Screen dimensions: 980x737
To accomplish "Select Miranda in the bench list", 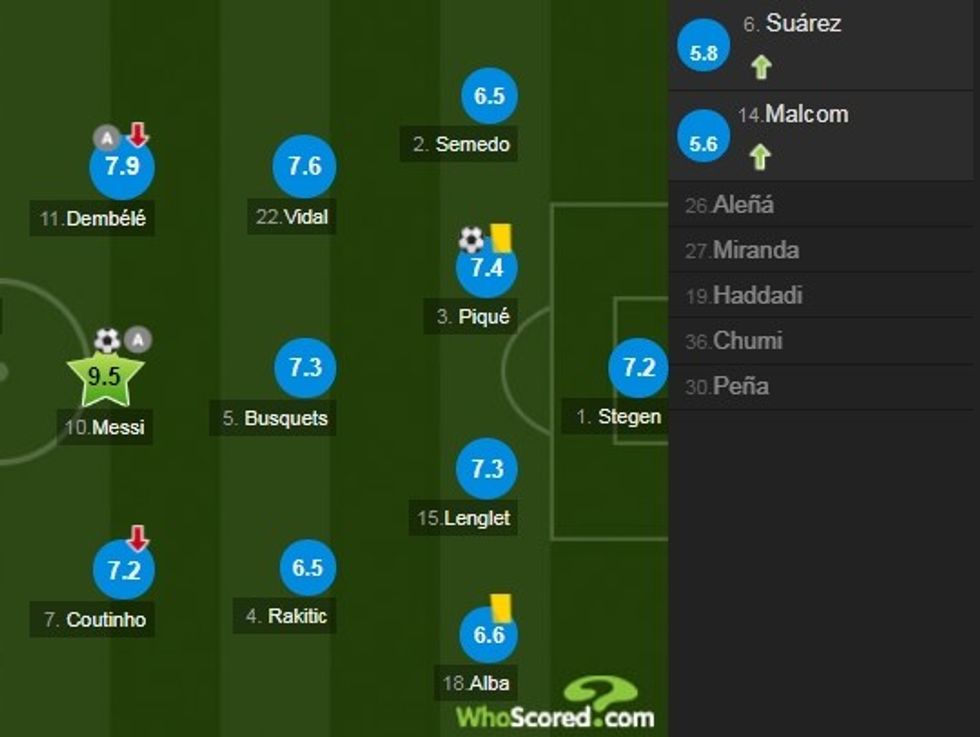I will [755, 250].
